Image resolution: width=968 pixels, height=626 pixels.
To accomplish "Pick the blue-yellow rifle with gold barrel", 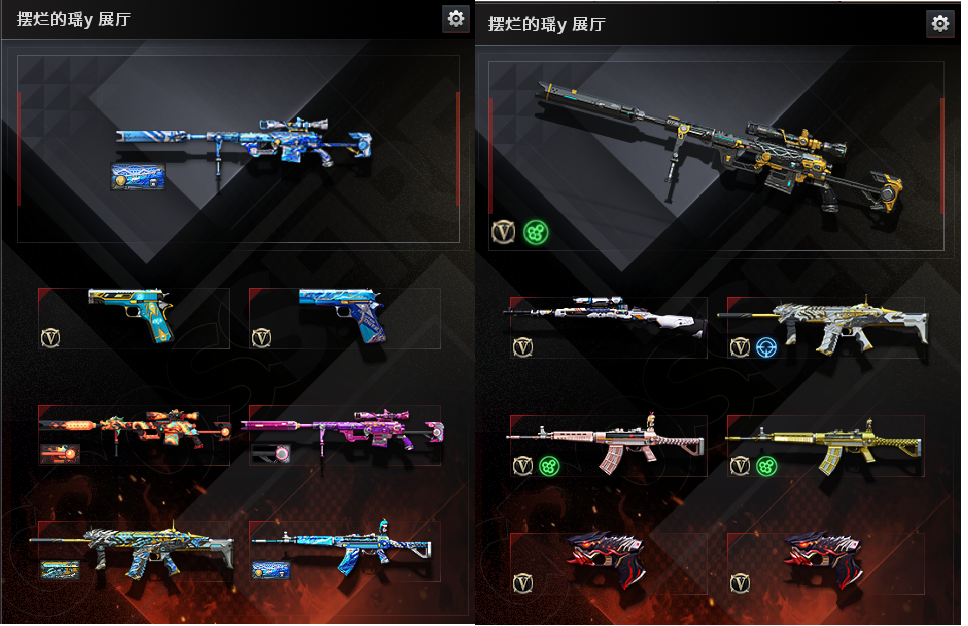I will pyautogui.click(x=133, y=549).
